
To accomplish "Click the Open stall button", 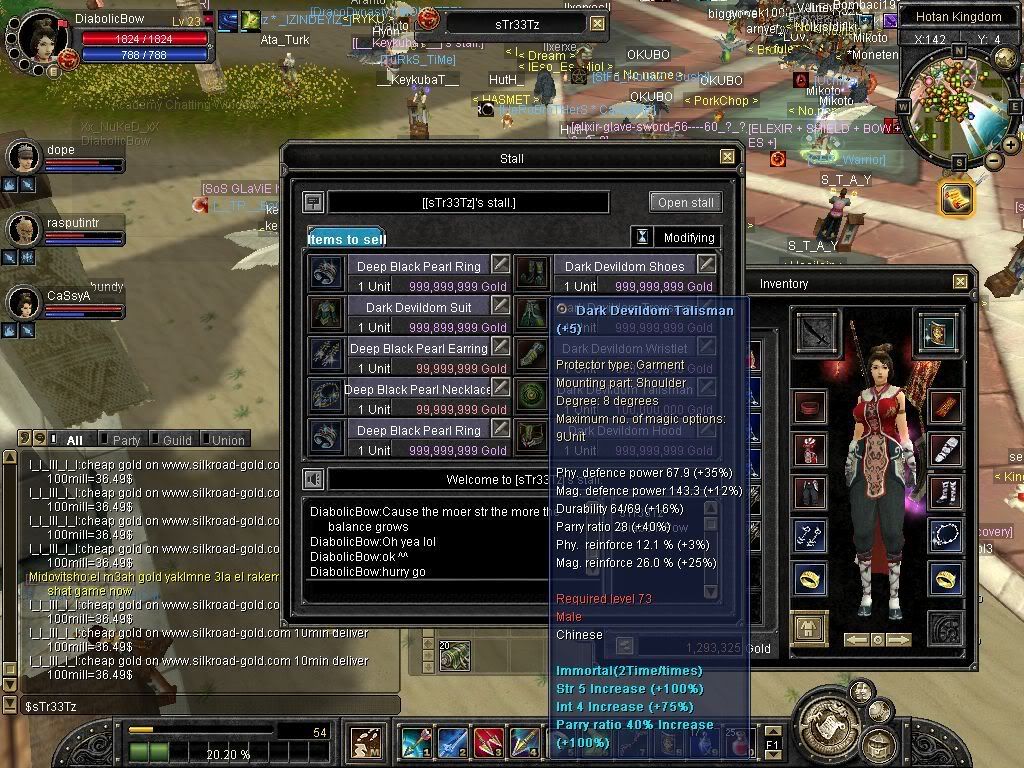I will (685, 202).
